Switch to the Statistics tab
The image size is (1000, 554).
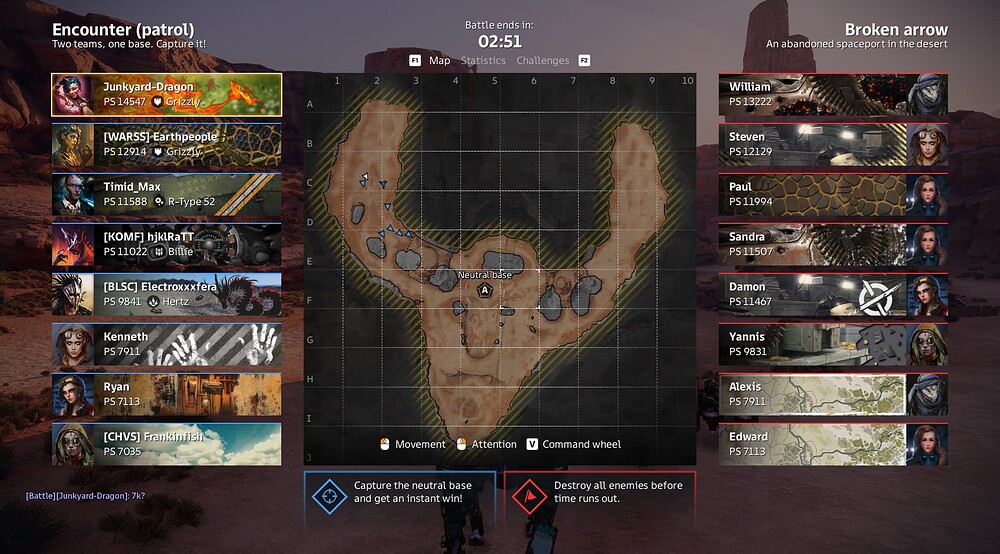483,61
